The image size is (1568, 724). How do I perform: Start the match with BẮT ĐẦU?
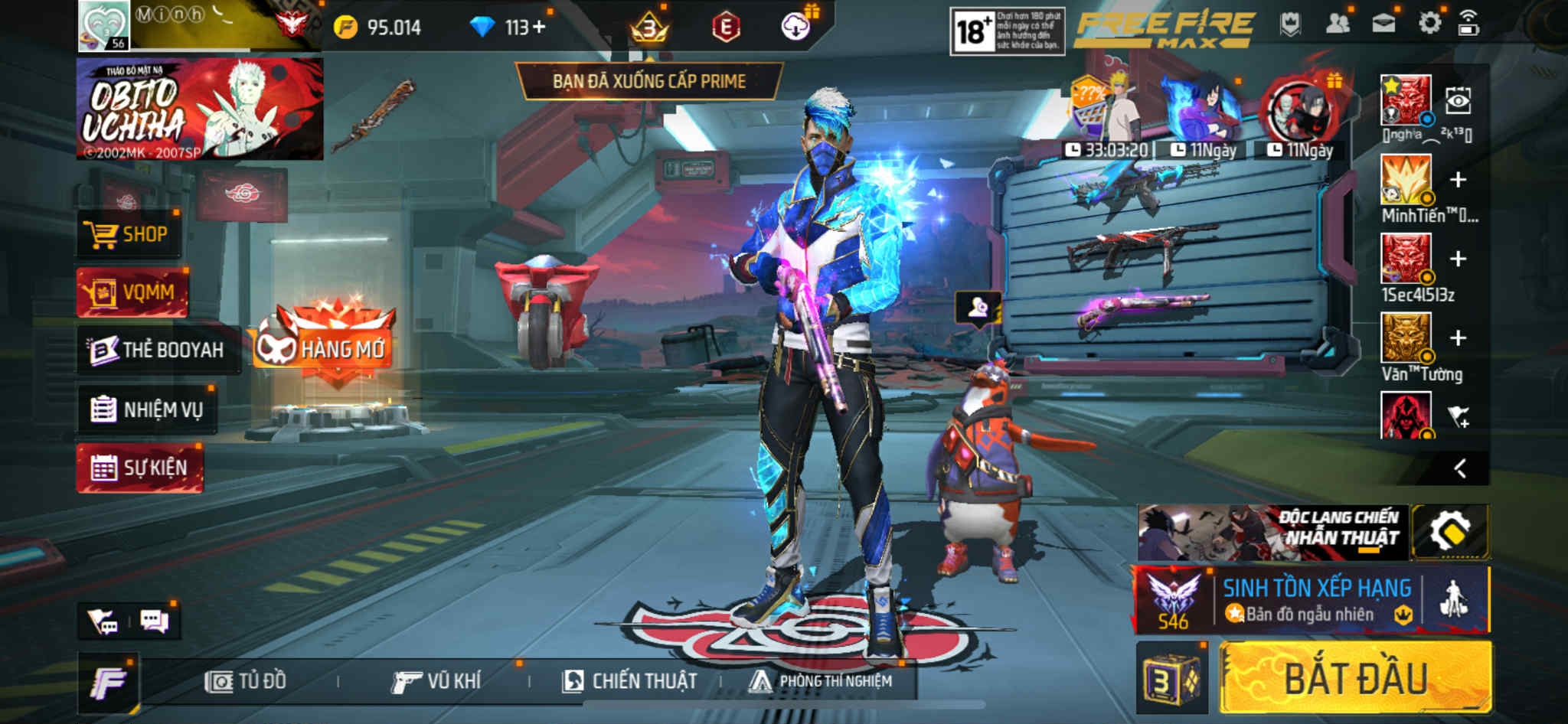pyautogui.click(x=1355, y=678)
